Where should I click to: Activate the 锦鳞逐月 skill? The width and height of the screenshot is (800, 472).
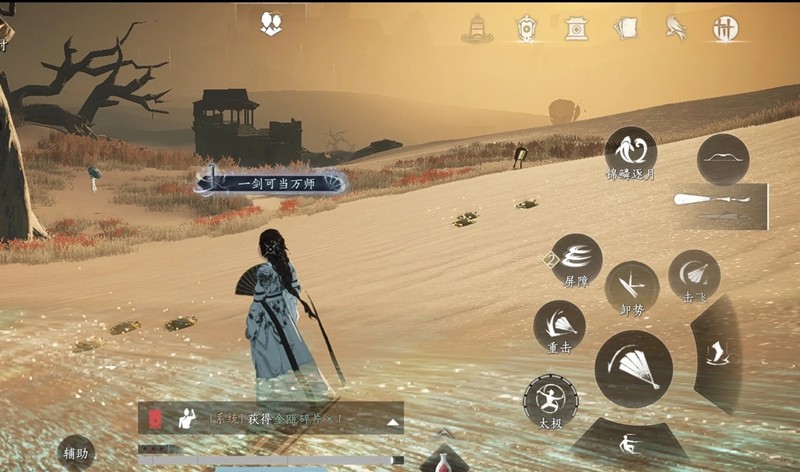coord(630,151)
